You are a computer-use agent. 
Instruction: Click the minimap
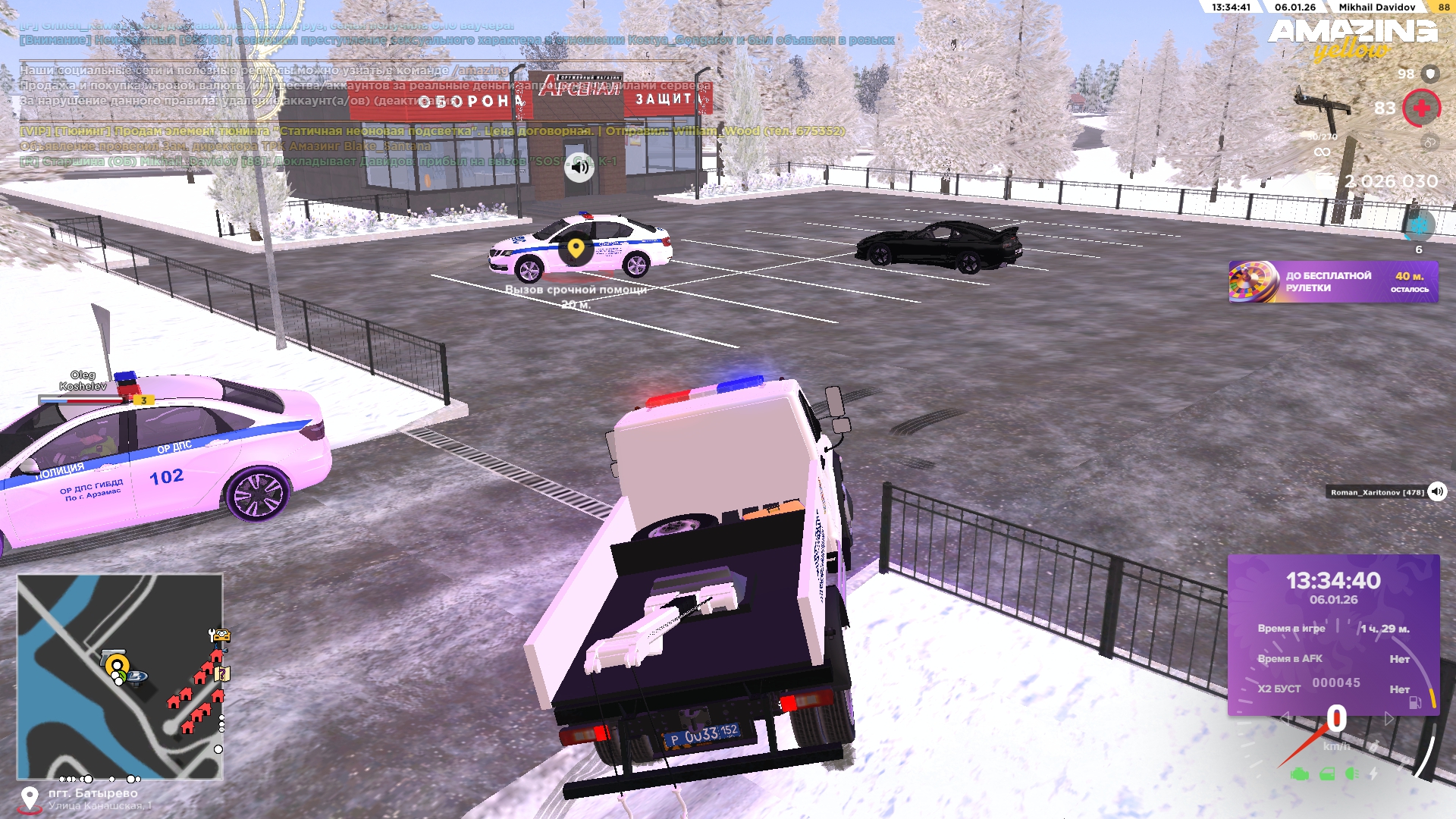(120, 676)
